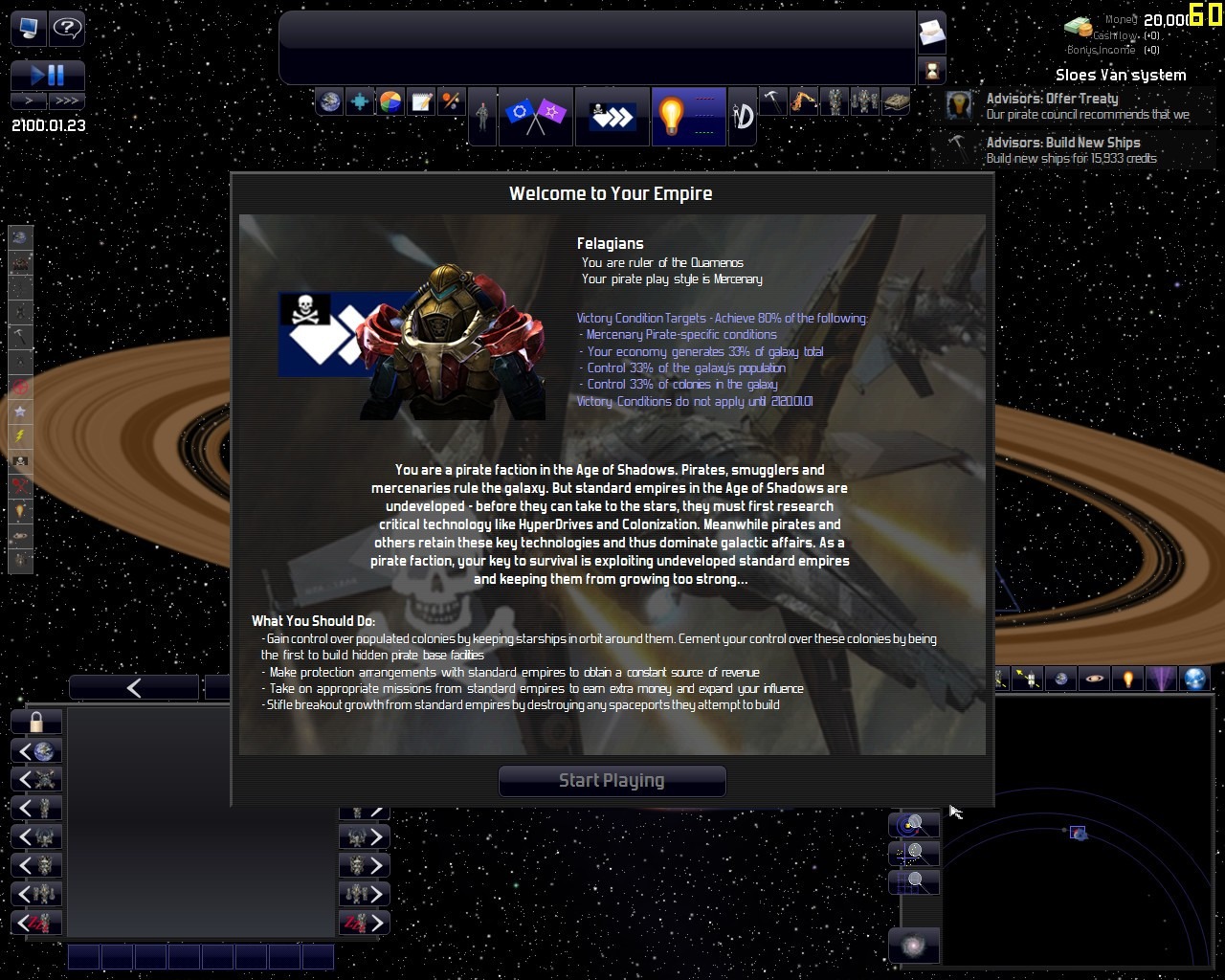Open diplomacy screen with crossed flags
Viewport: 1225px width, 980px height.
click(x=535, y=116)
